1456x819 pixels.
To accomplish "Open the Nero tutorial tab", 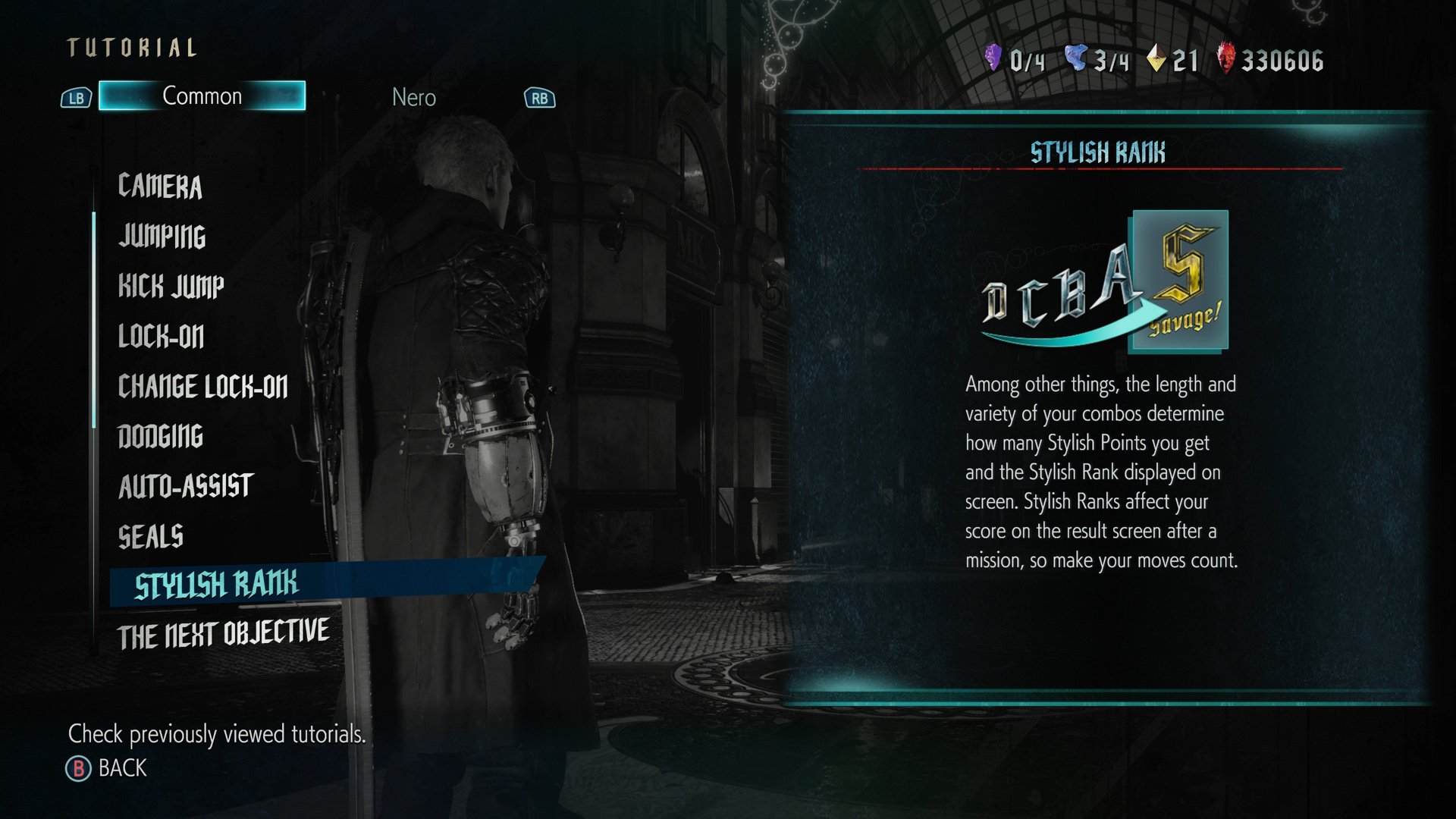I will tap(413, 98).
